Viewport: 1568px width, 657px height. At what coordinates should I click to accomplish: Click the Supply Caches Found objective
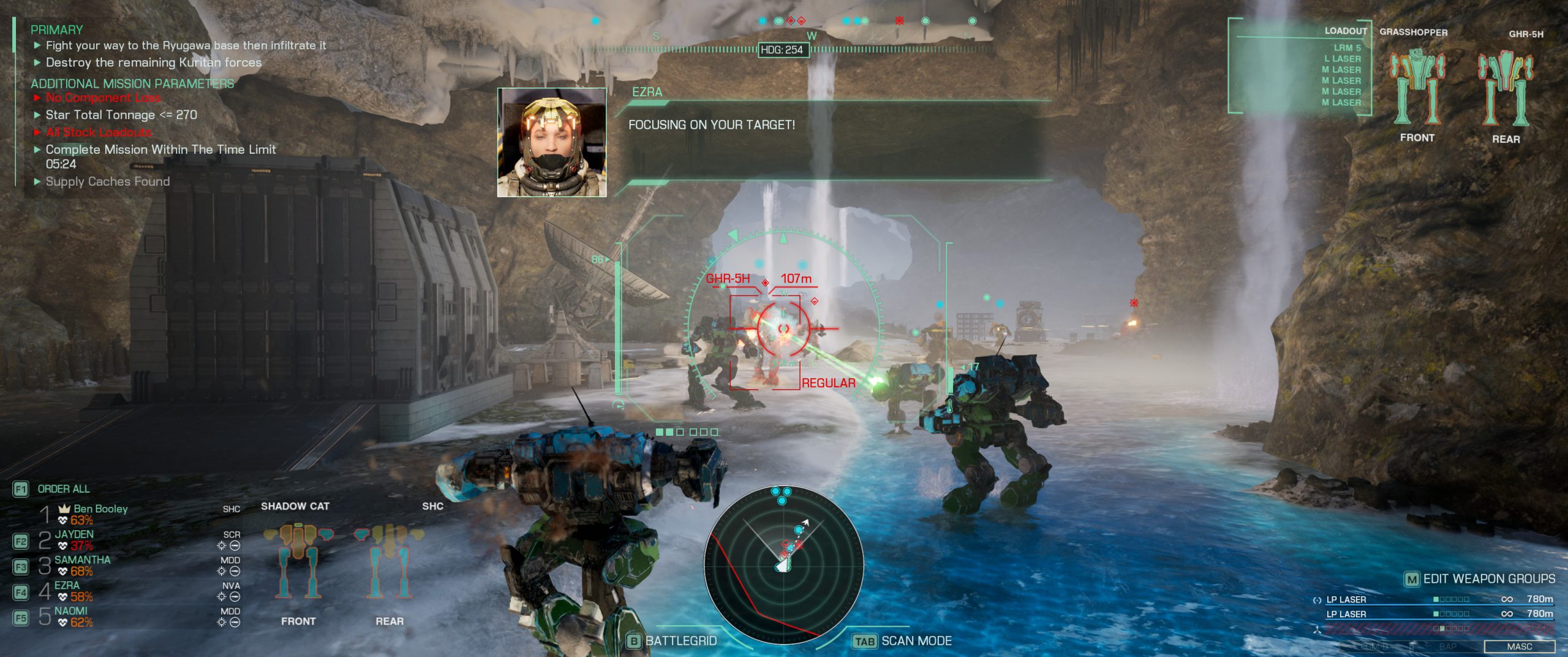[107, 181]
